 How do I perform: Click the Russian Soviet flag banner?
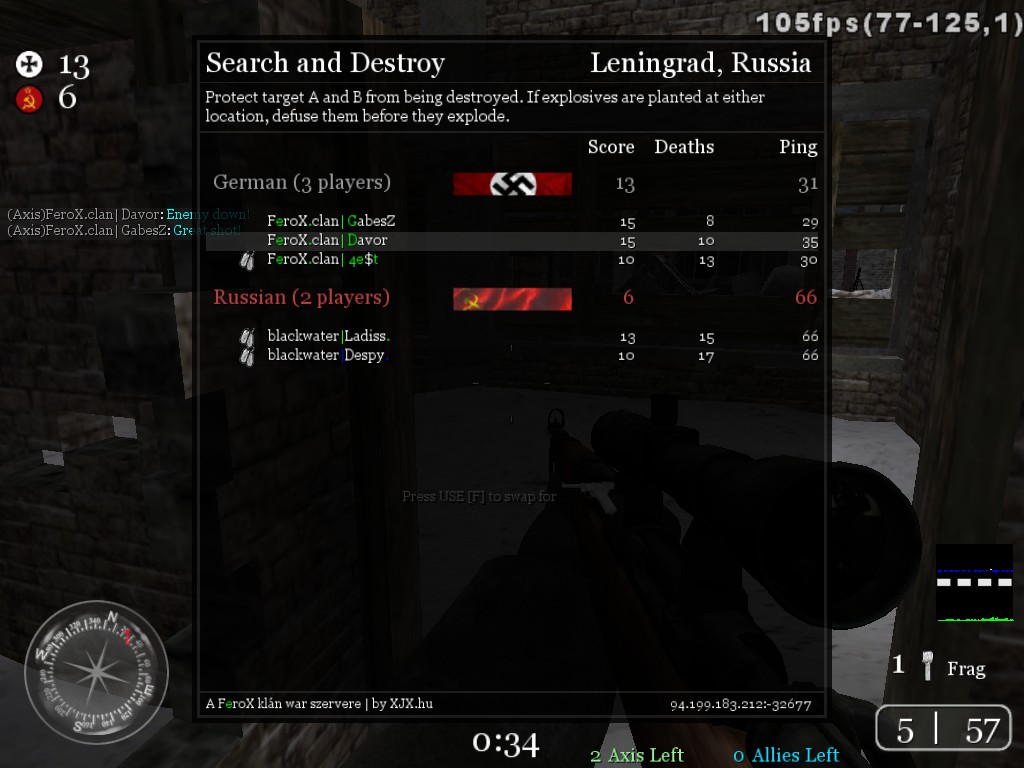coord(512,299)
